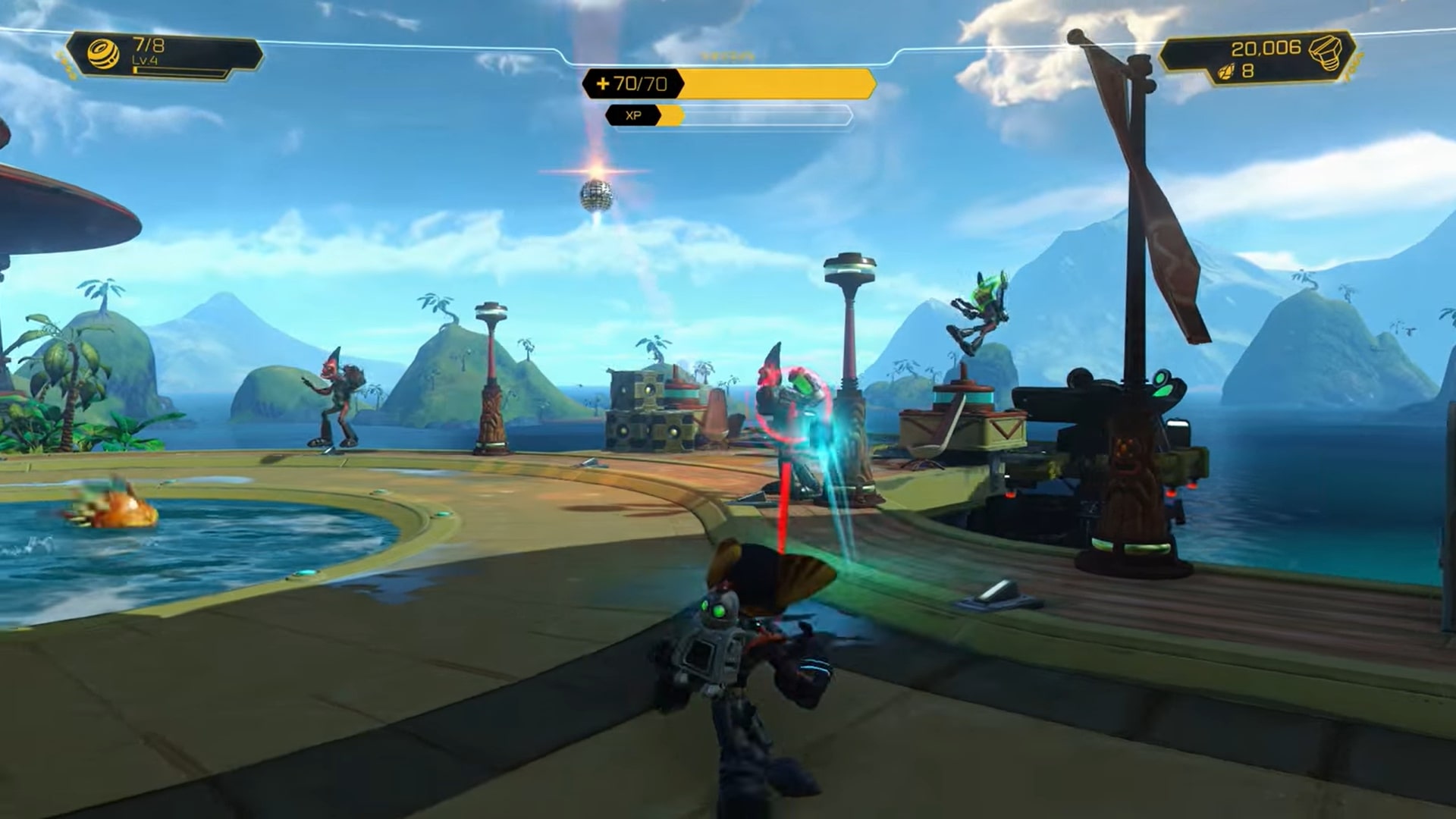Select the disco ball floating in the sky
The image size is (1456, 819).
click(x=598, y=196)
